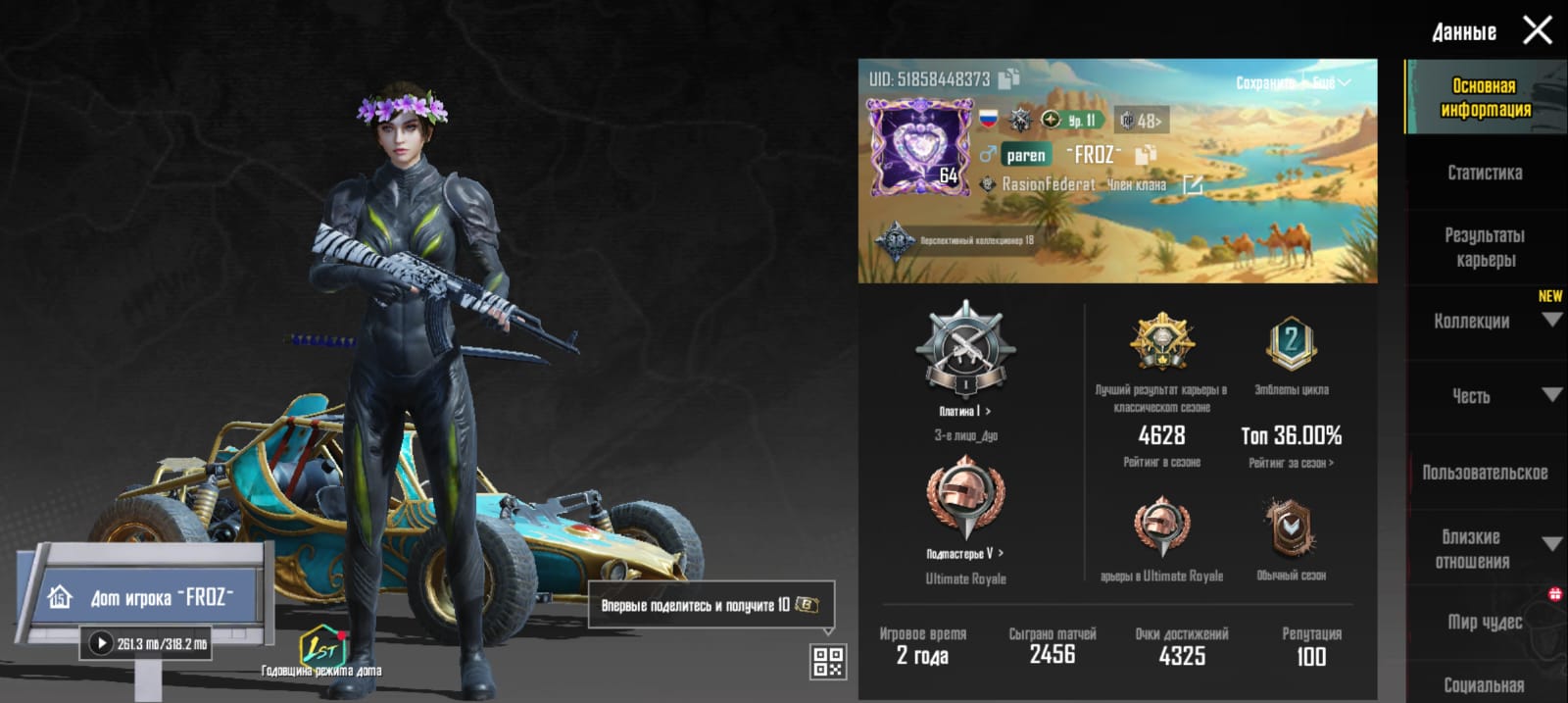Copy the player UID
The height and width of the screenshot is (703, 1568).
1009,77
